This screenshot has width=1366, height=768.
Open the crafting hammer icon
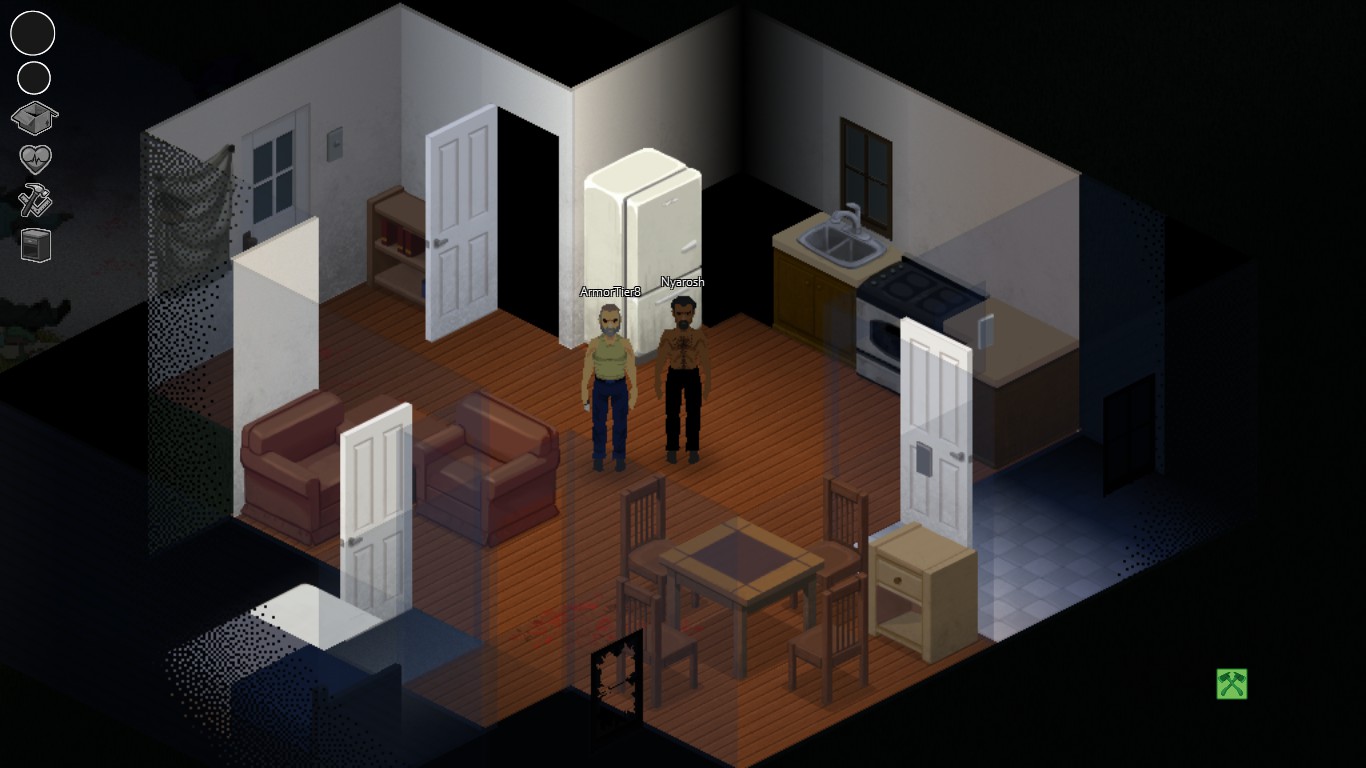coord(33,201)
